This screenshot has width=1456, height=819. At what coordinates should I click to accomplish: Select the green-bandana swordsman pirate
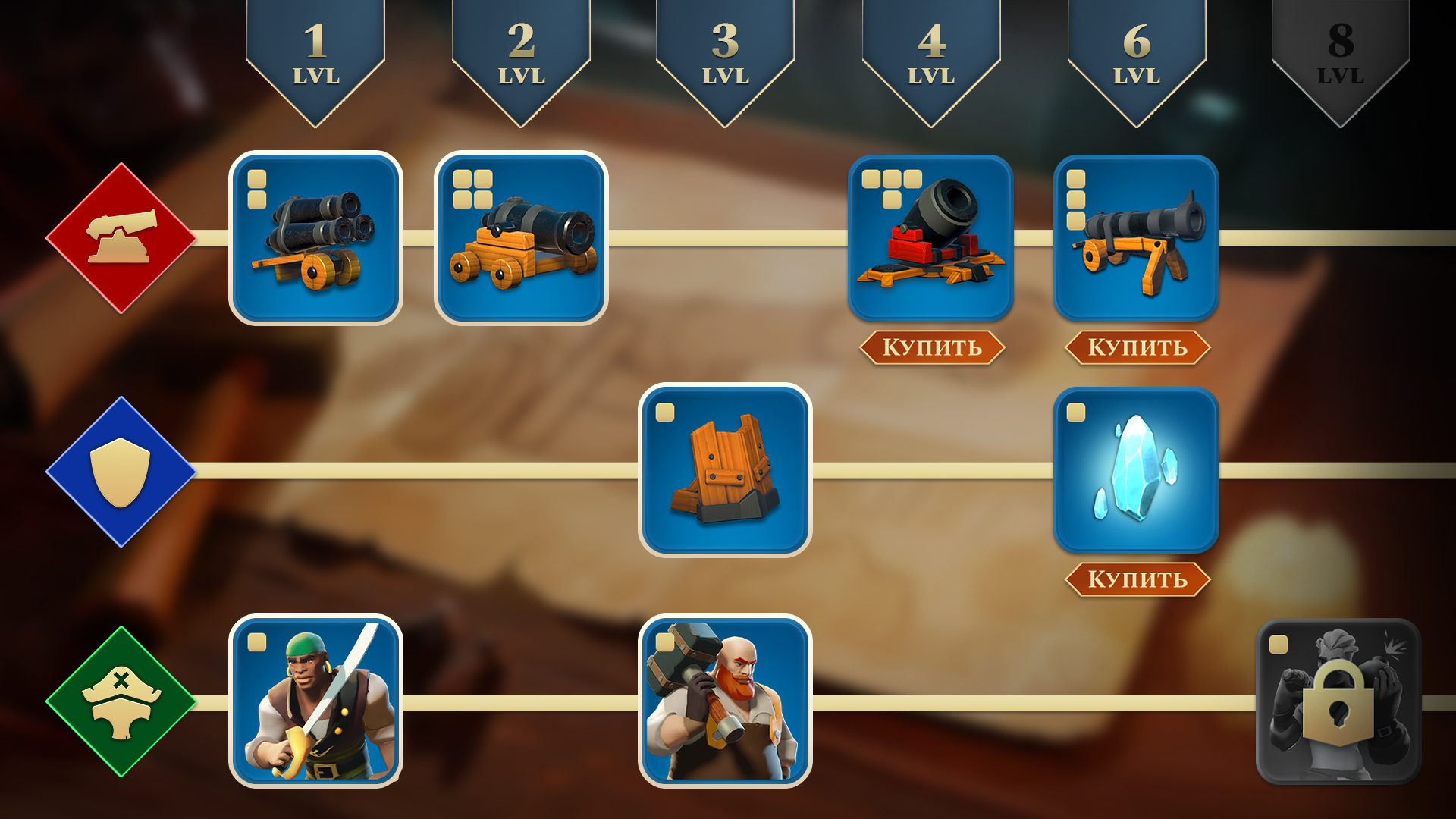315,701
